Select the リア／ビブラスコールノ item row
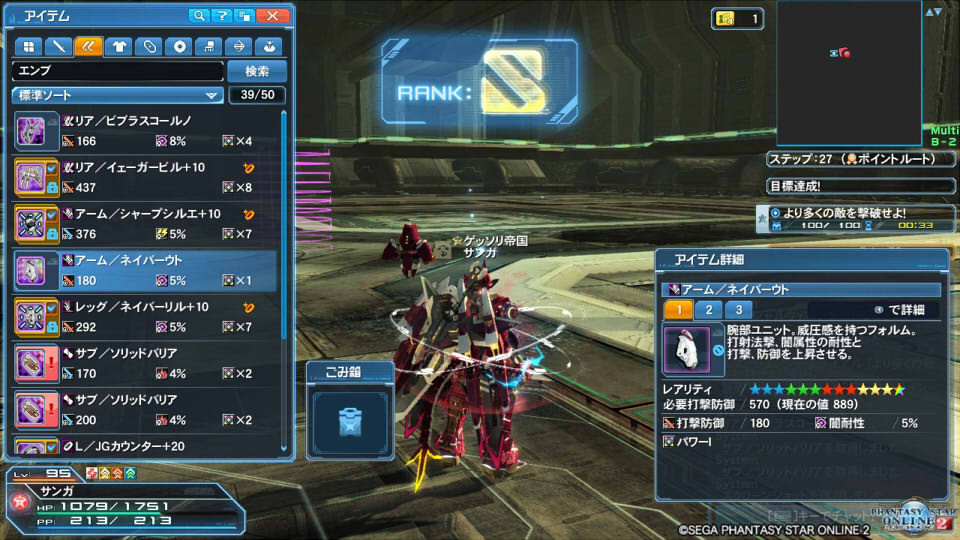 (x=150, y=131)
